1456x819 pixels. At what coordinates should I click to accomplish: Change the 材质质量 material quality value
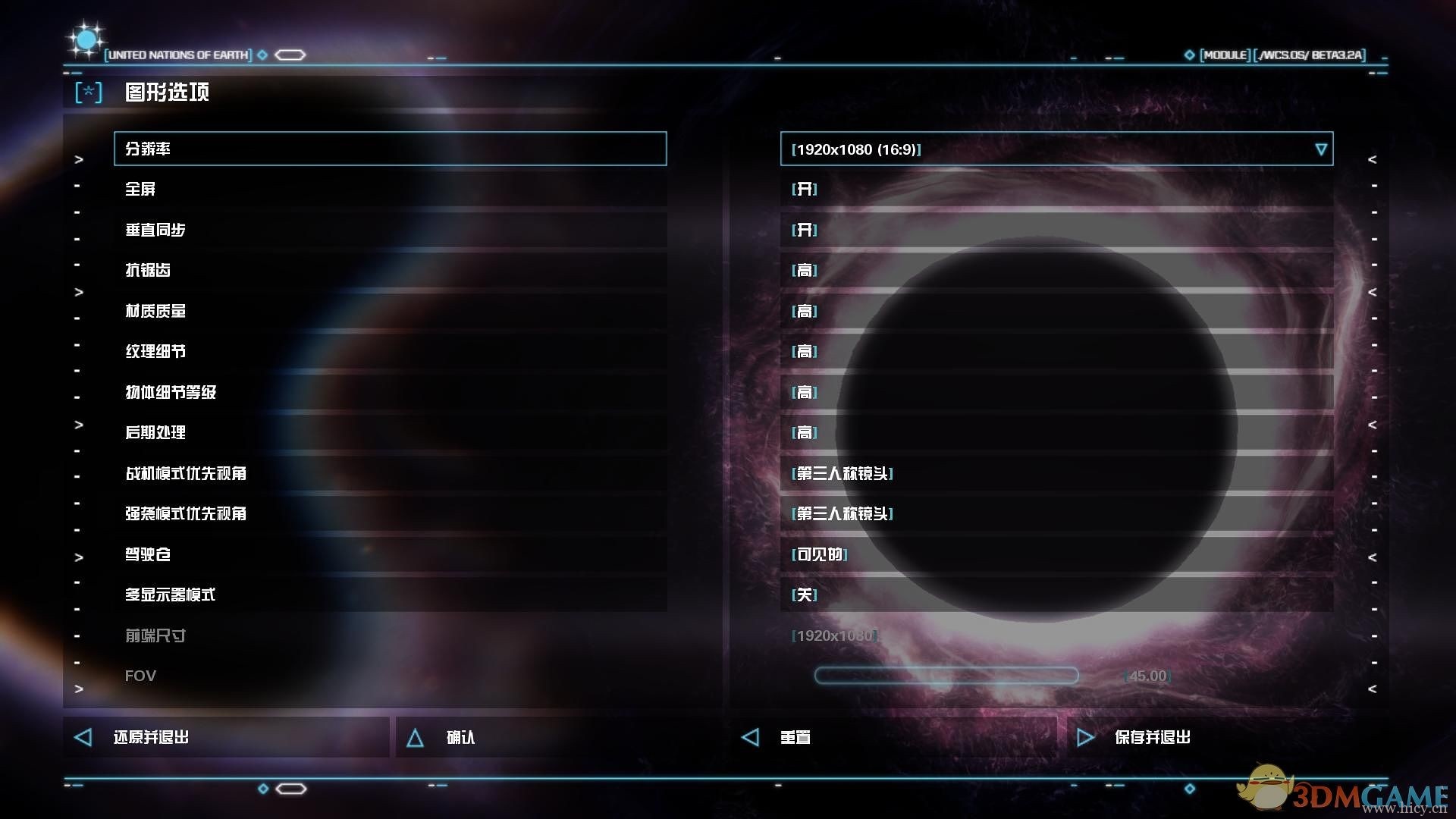(1056, 311)
